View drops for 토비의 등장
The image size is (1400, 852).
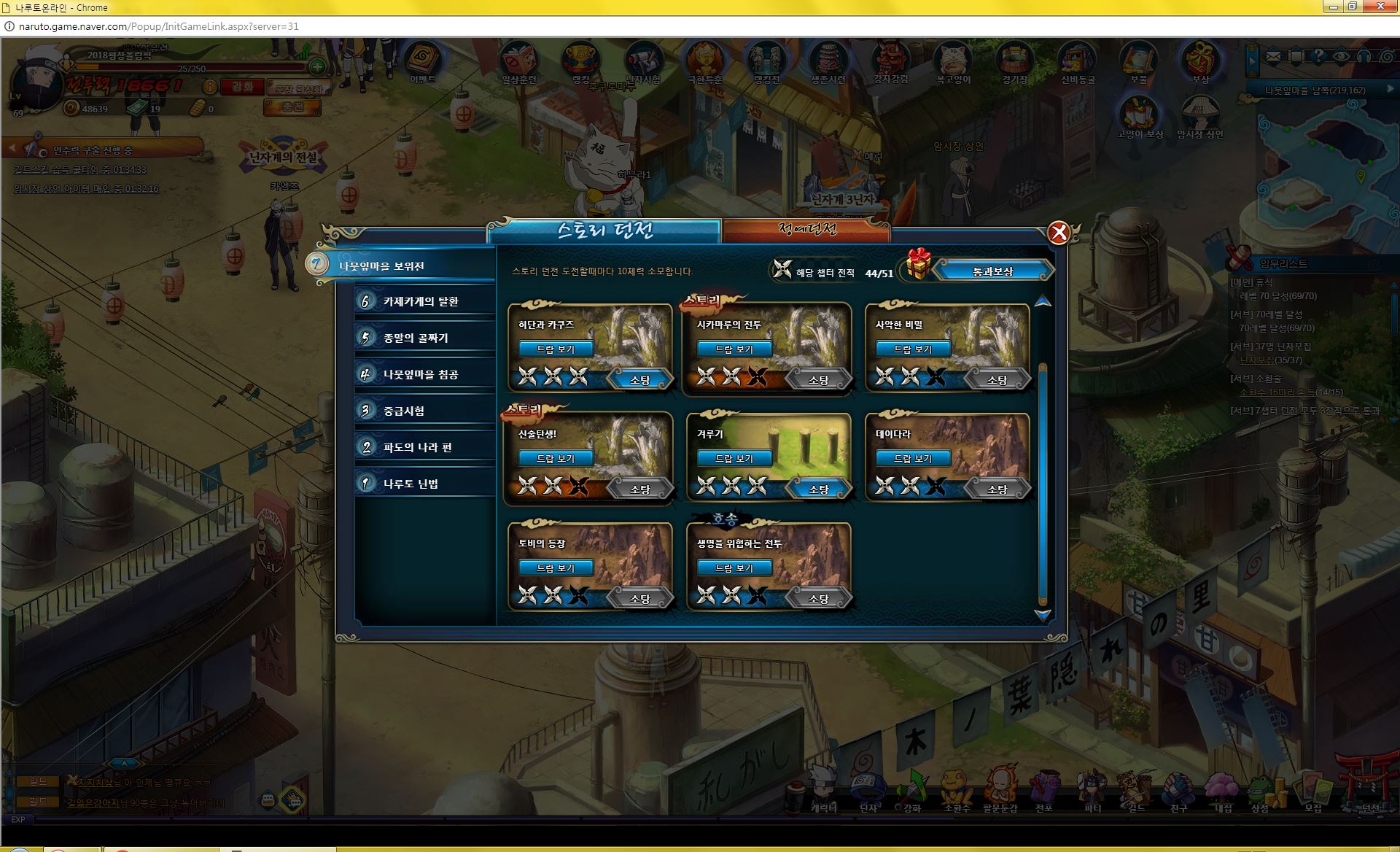pyautogui.click(x=556, y=568)
